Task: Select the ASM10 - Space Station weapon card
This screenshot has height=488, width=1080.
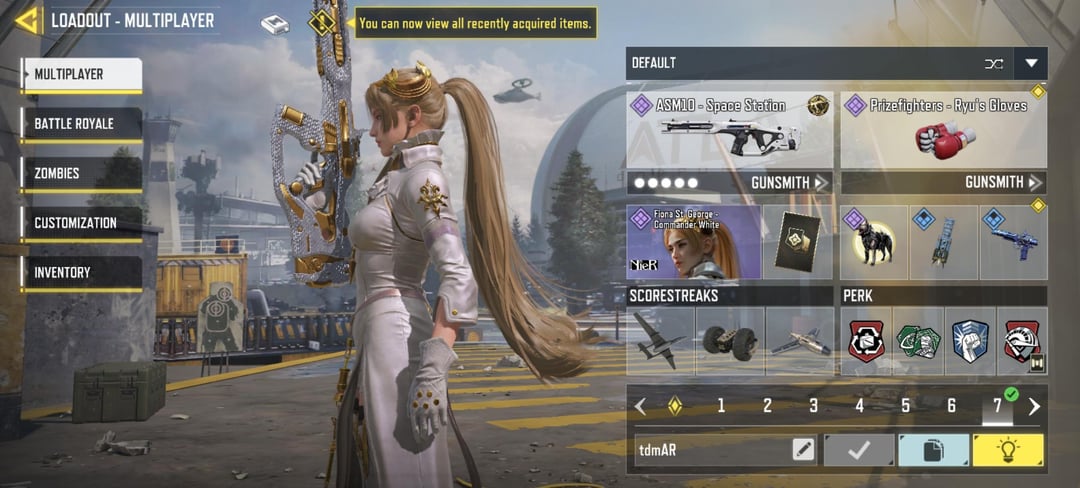Action: (x=730, y=130)
